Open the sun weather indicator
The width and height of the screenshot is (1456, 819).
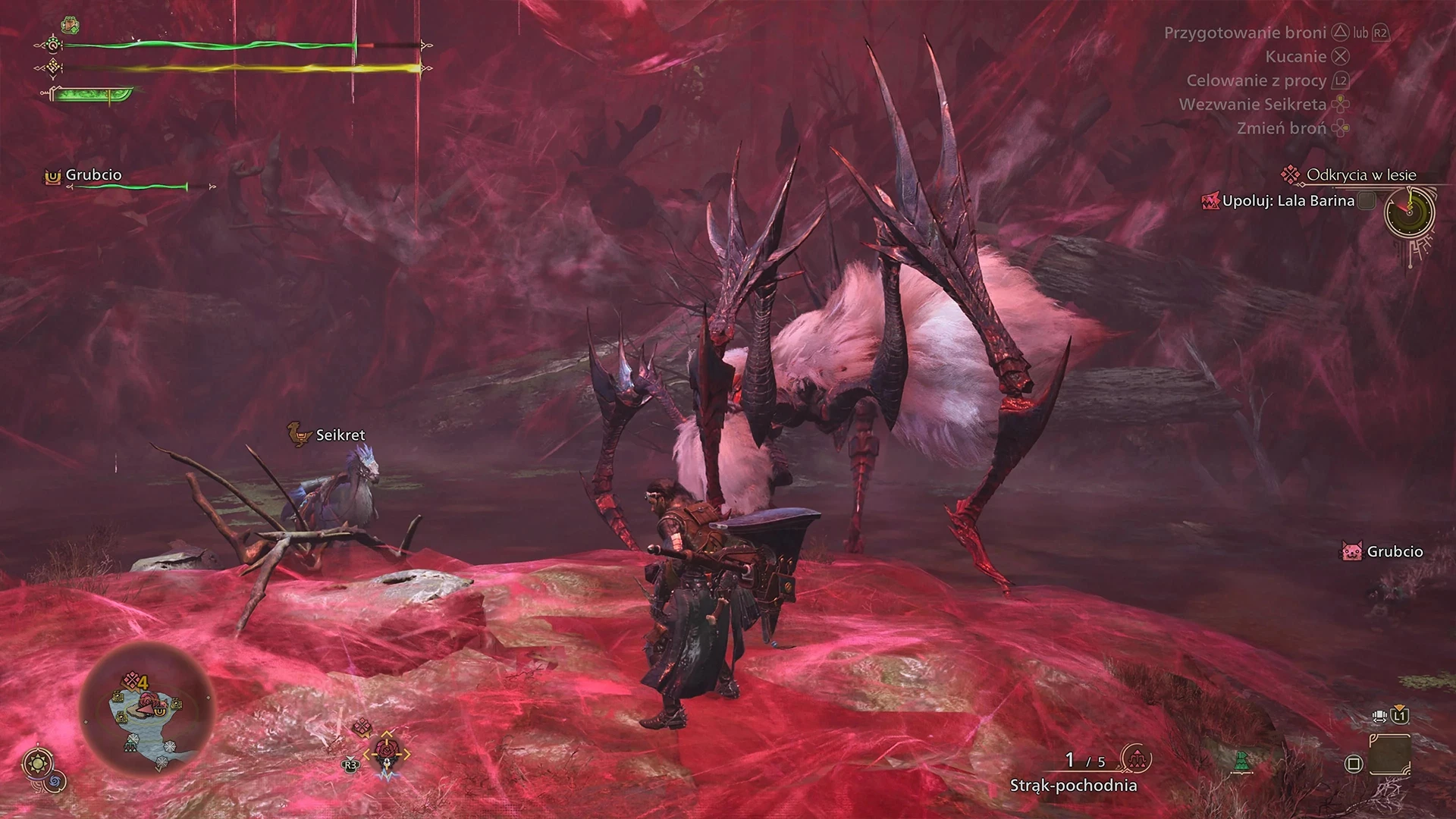pyautogui.click(x=36, y=762)
